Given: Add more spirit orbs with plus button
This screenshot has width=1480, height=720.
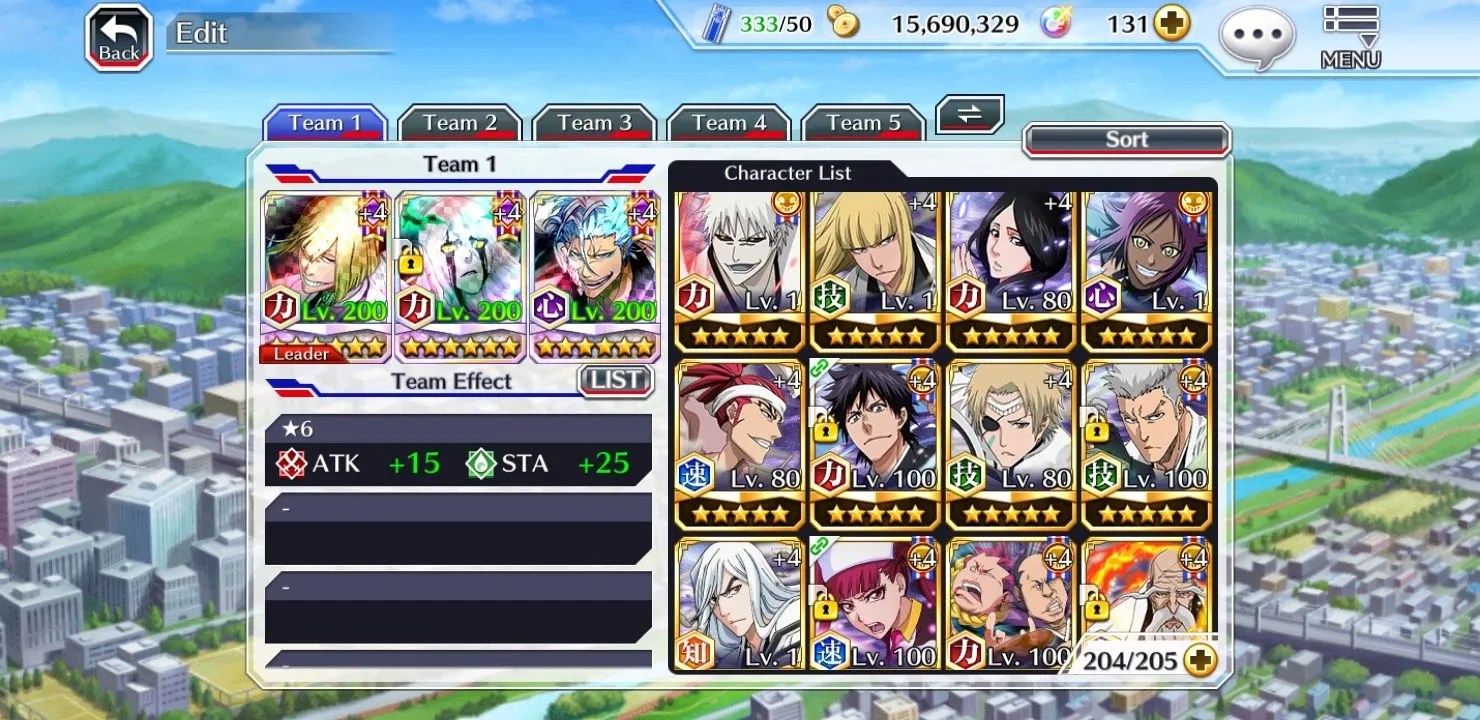Looking at the screenshot, I should point(1172,24).
